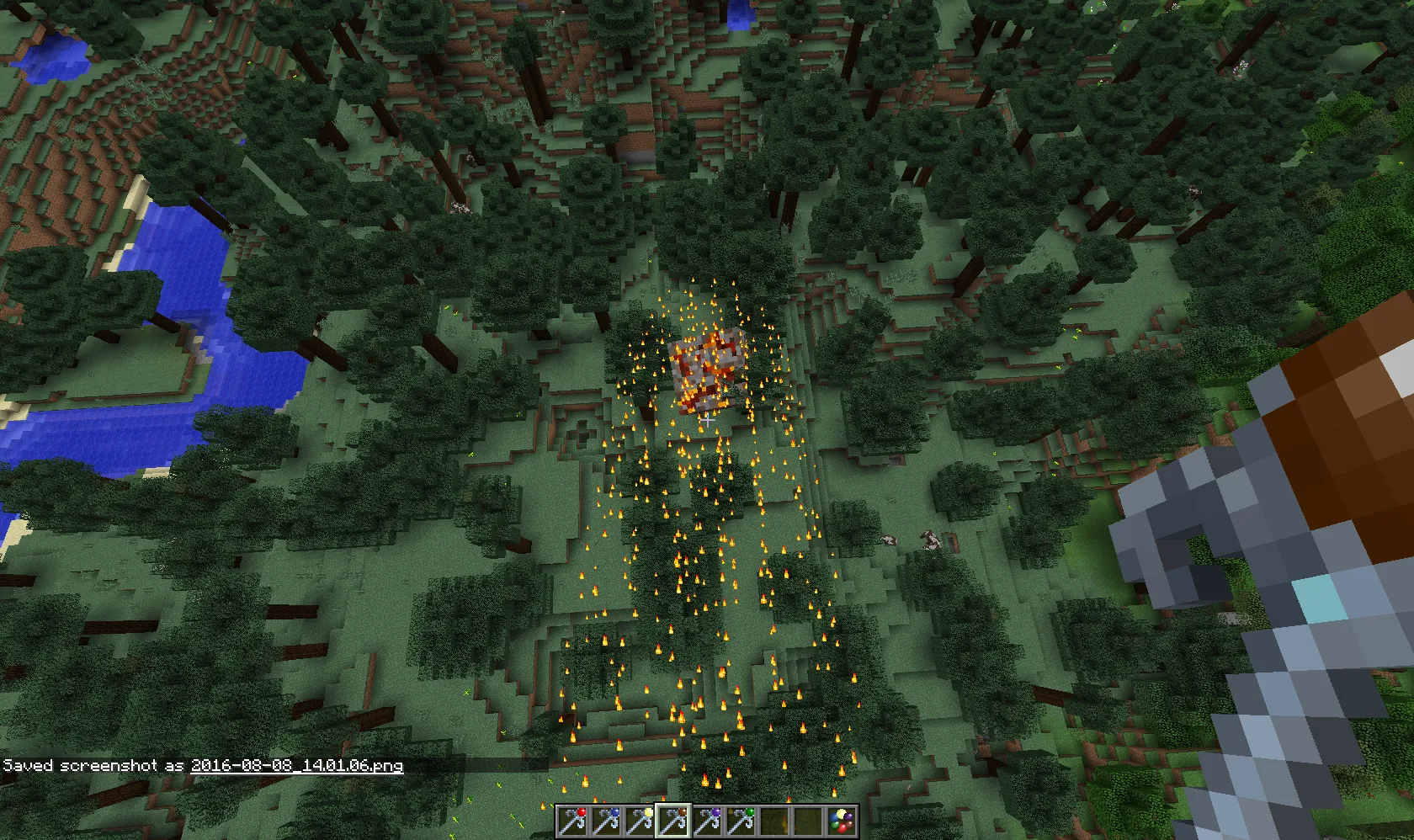Screen dimensions: 1414x840
Task: Select the purple-orb wand in the hotbar
Action: pyautogui.click(x=709, y=821)
